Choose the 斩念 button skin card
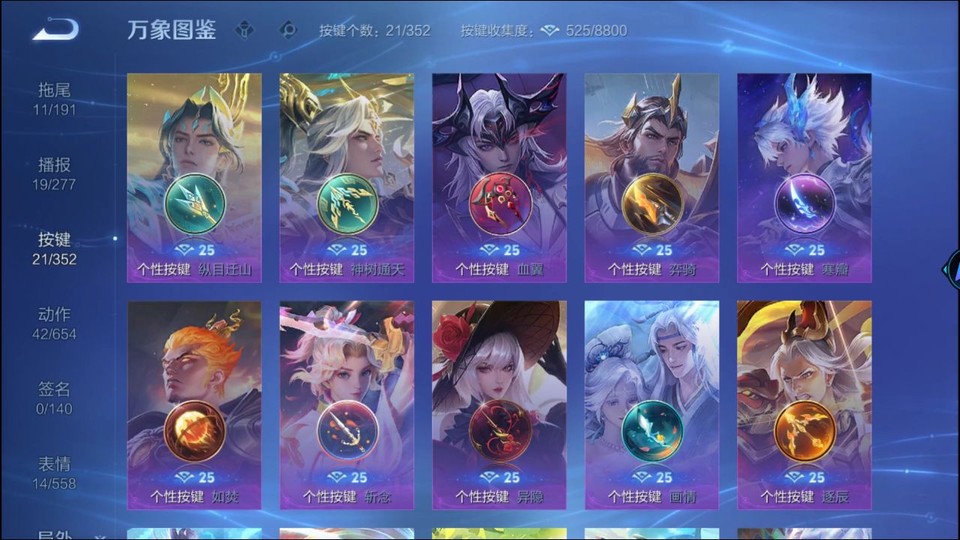960x540 pixels. point(347,405)
